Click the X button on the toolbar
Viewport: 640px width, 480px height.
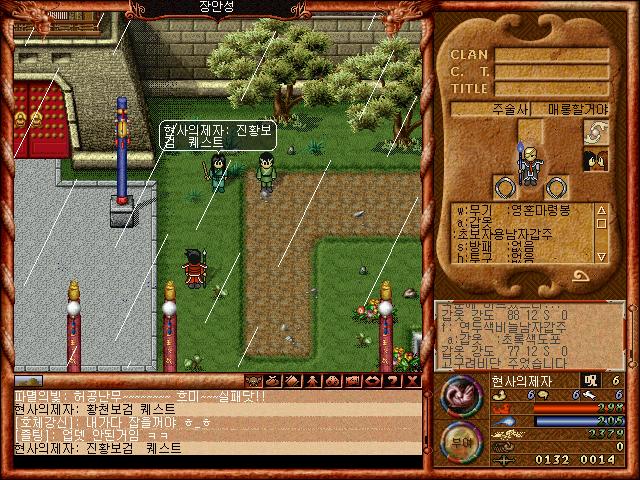coord(413,381)
